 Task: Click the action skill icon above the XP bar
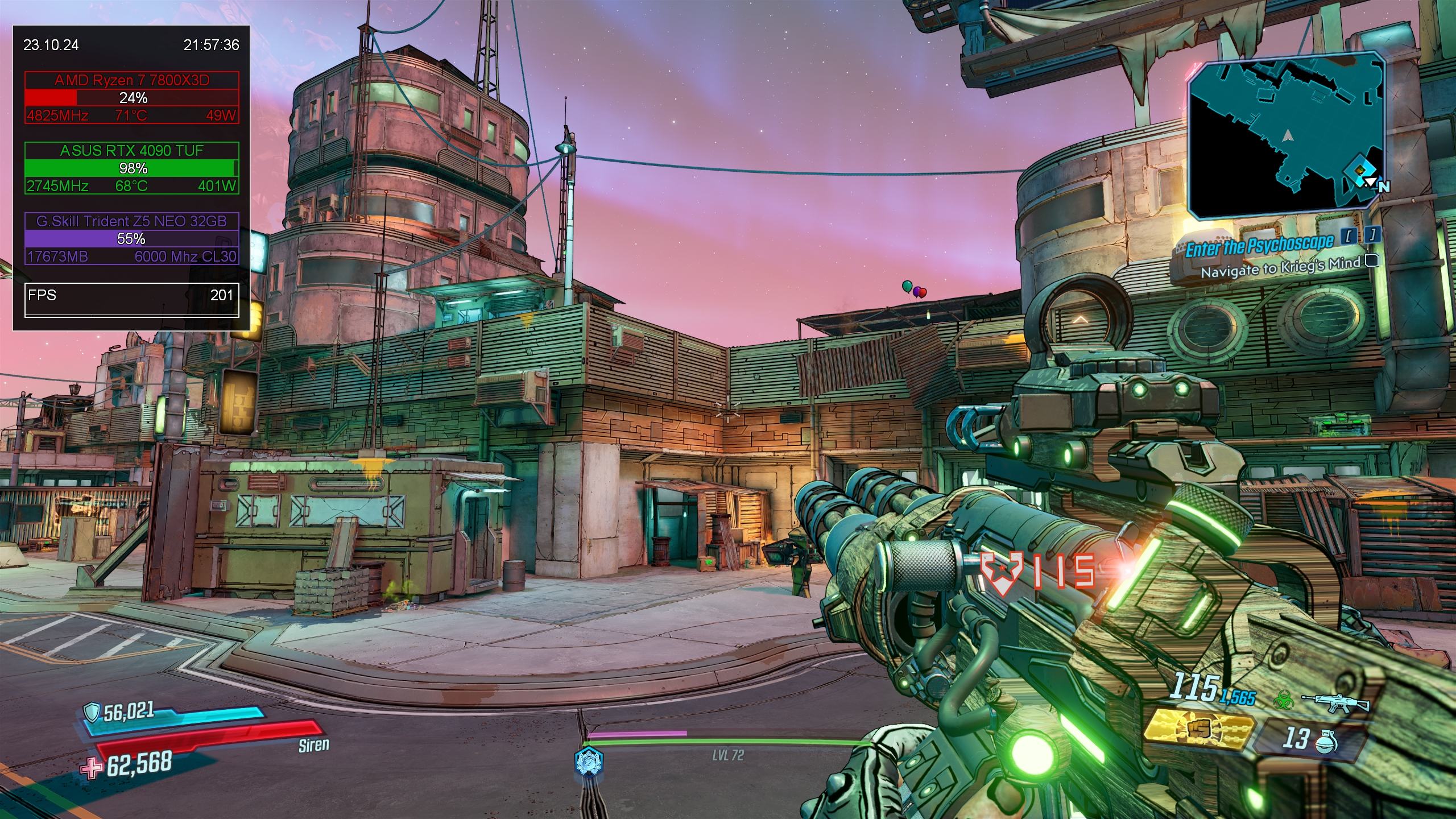tap(588, 760)
